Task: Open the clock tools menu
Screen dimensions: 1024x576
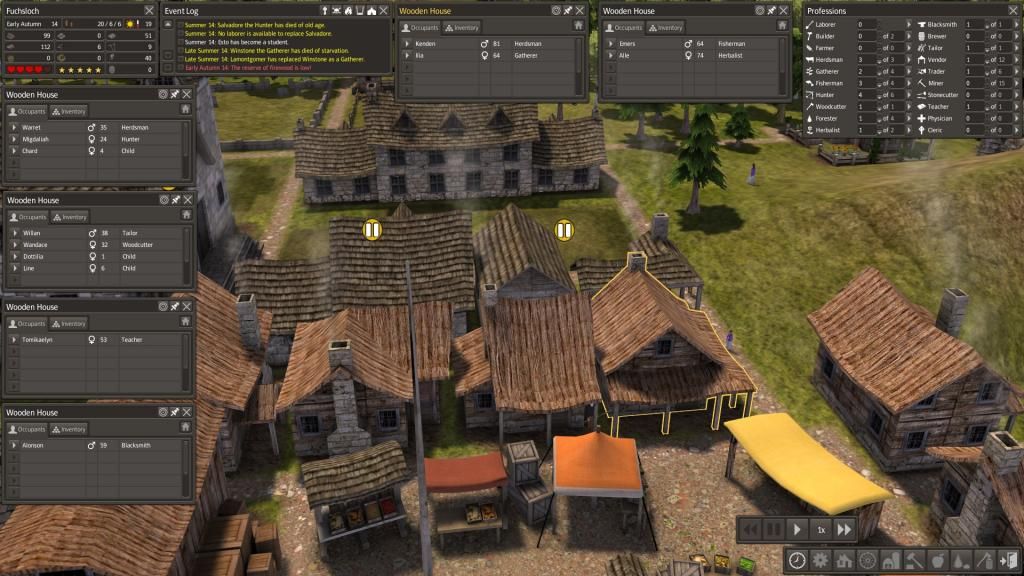Action: tap(797, 560)
